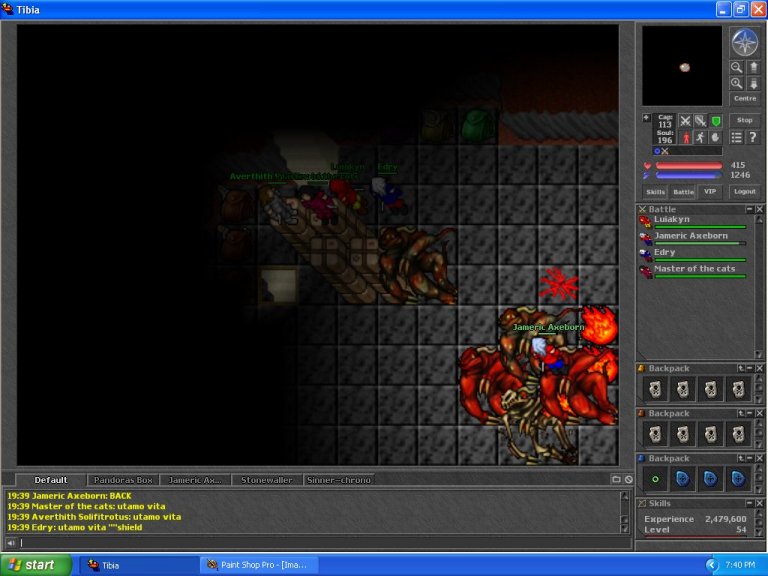Click the compass rose
The height and width of the screenshot is (576, 768).
[x=745, y=42]
